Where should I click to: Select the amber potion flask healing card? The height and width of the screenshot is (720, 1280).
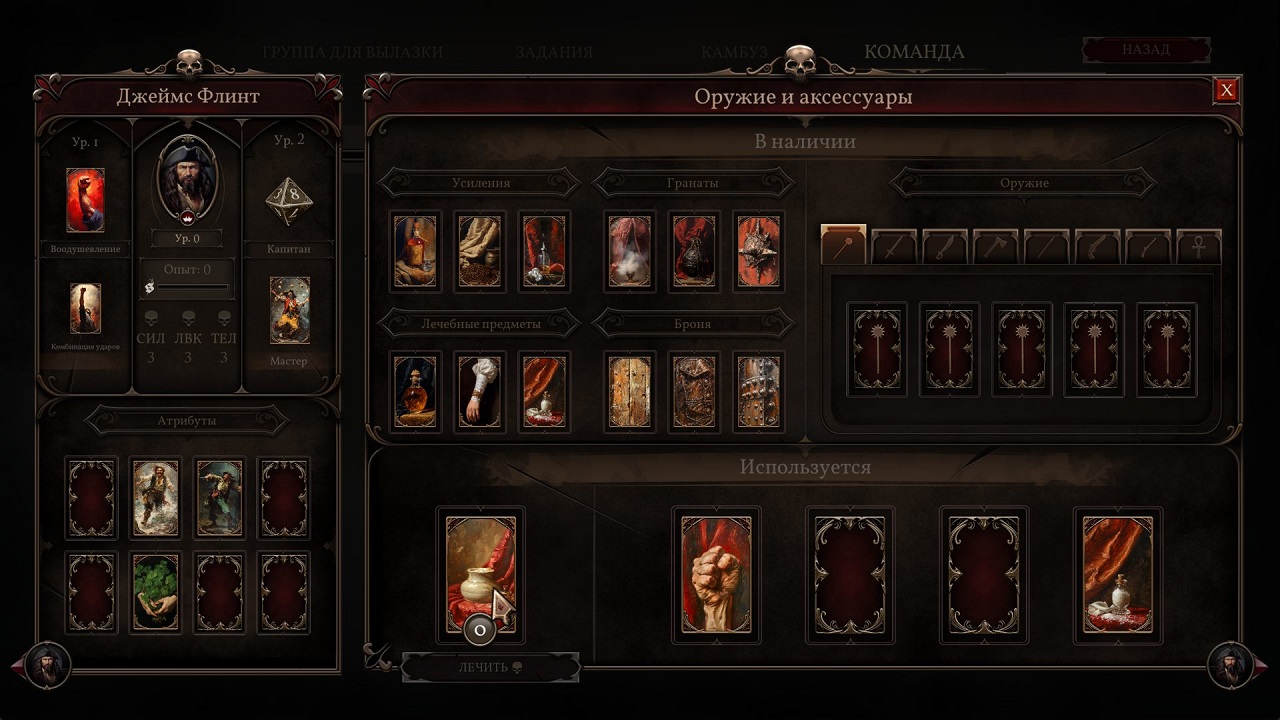[415, 391]
